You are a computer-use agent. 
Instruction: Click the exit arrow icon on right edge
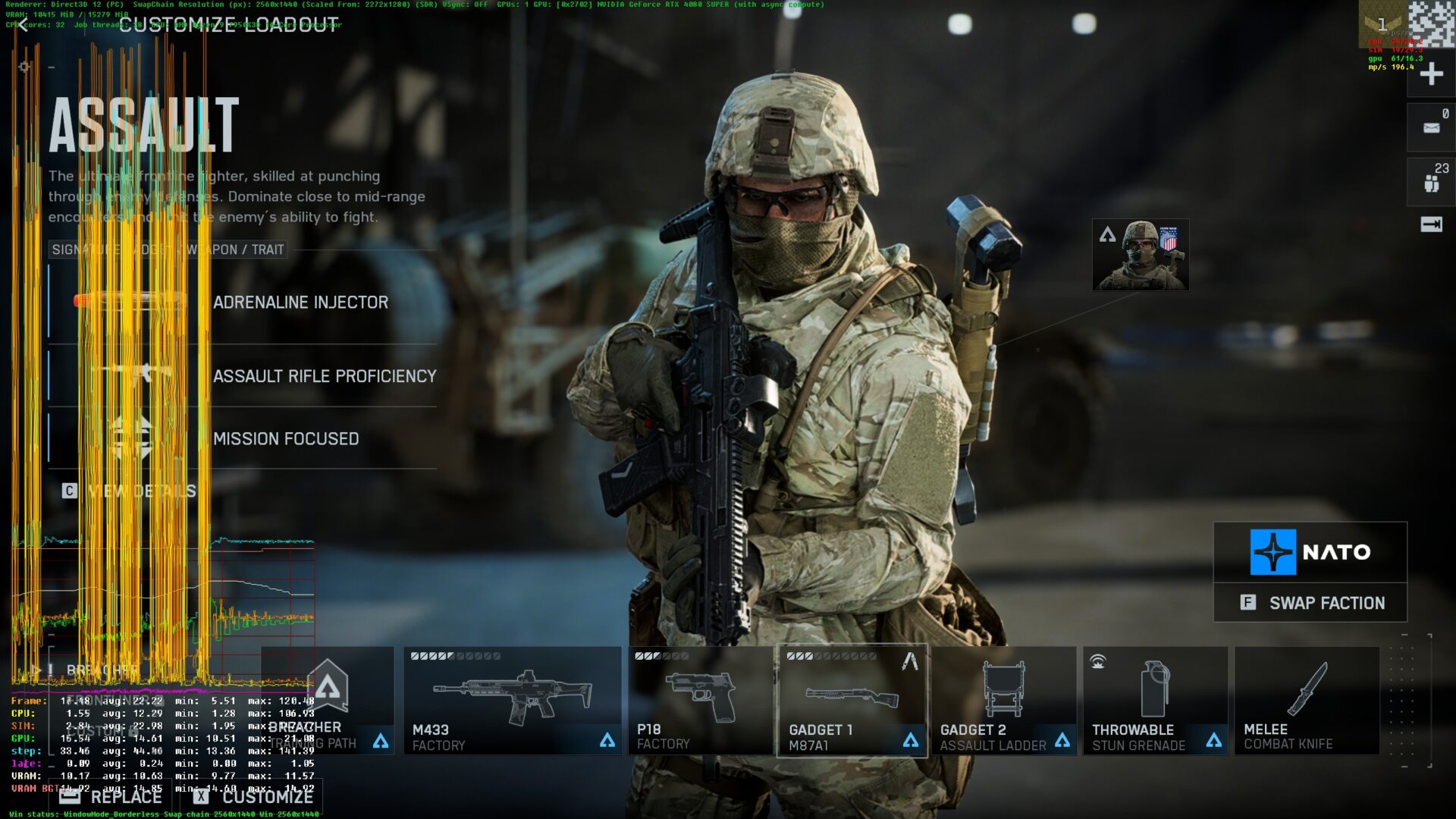pyautogui.click(x=1431, y=224)
